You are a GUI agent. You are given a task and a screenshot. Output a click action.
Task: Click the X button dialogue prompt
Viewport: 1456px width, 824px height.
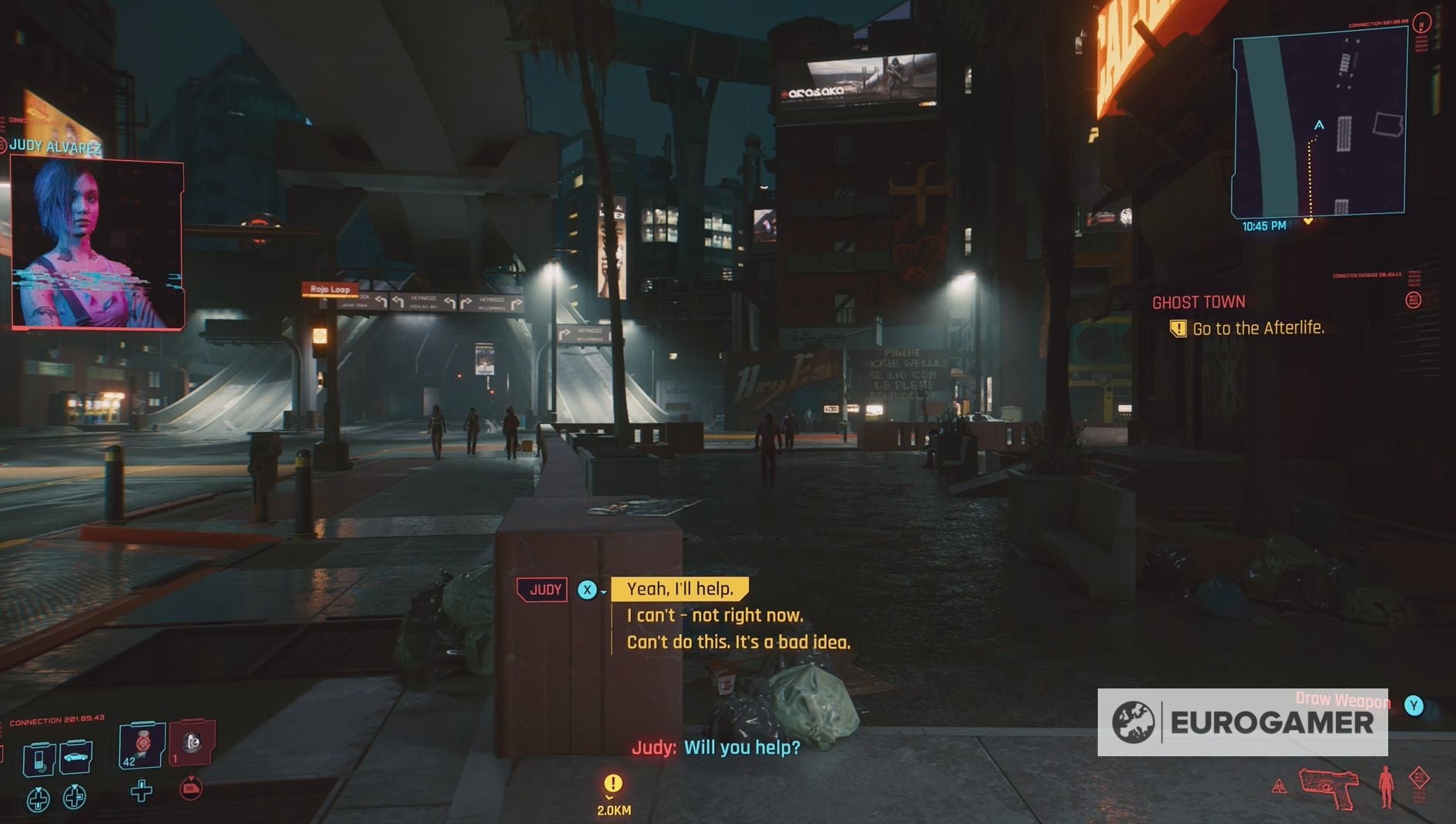(x=588, y=589)
